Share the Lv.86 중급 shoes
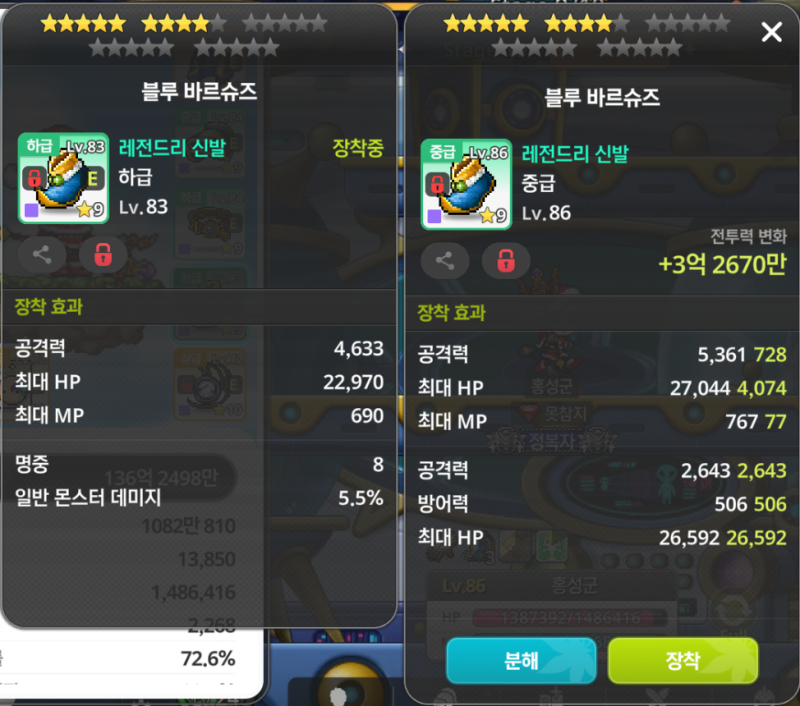This screenshot has height=706, width=800. coord(445,261)
